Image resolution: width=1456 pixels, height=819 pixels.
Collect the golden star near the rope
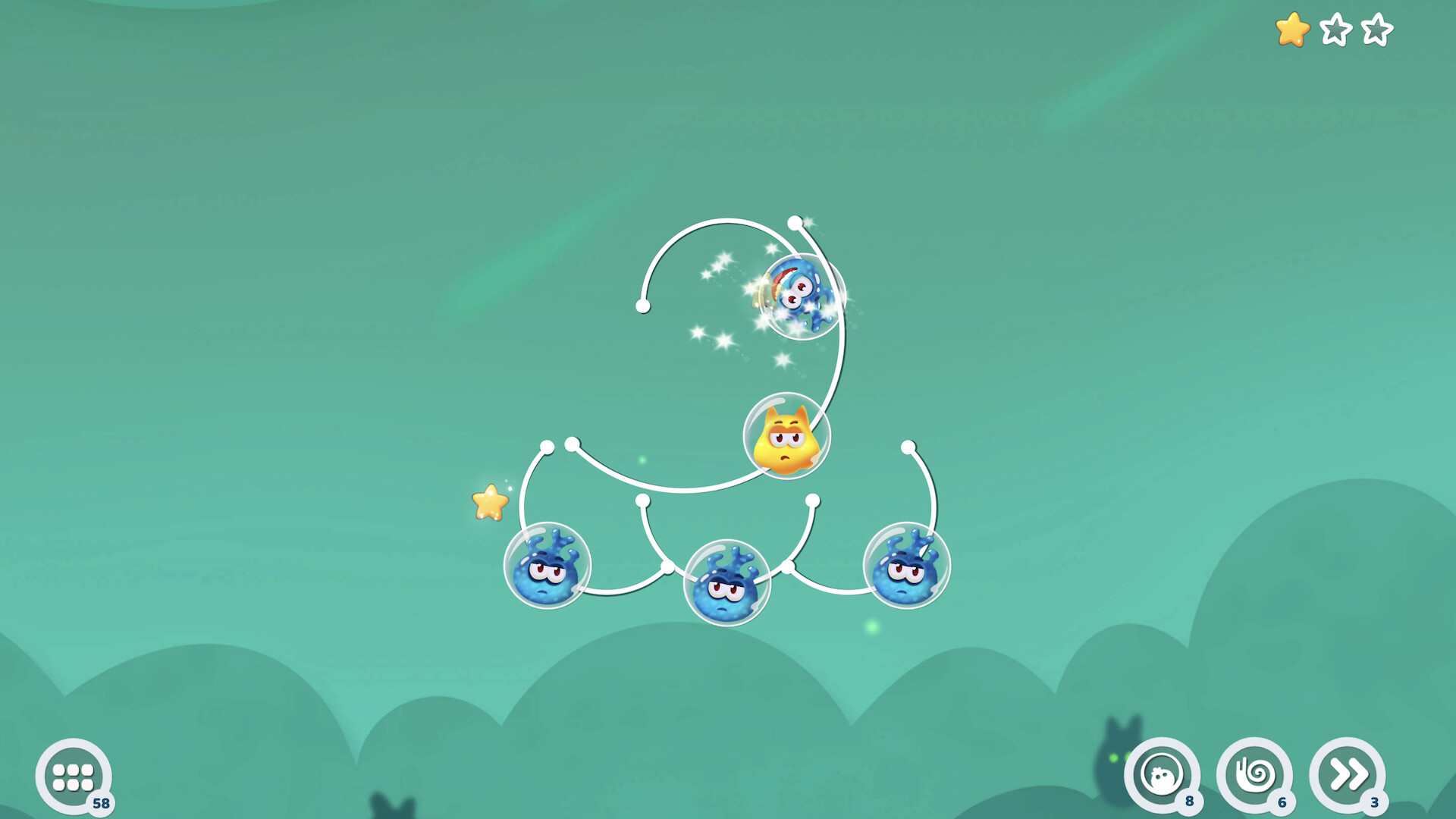[491, 503]
